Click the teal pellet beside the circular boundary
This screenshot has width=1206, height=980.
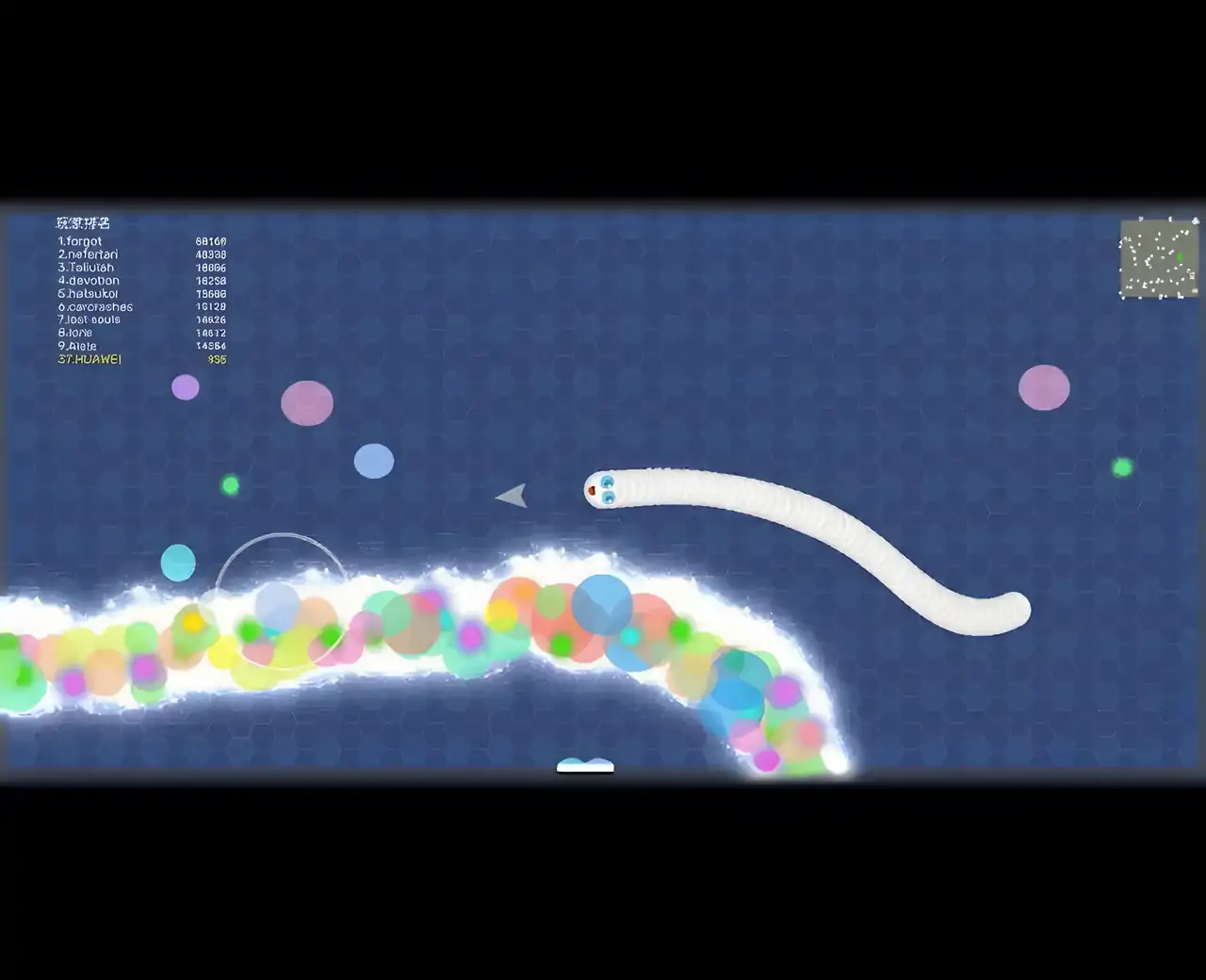(x=179, y=562)
